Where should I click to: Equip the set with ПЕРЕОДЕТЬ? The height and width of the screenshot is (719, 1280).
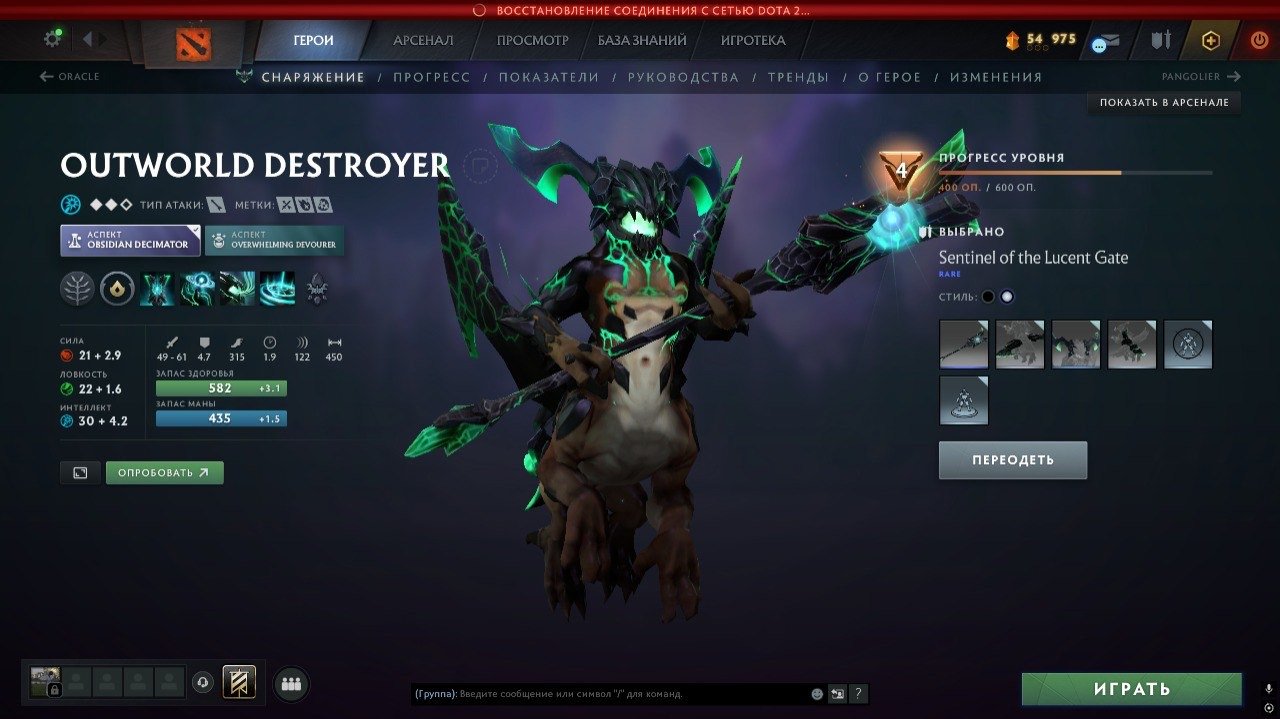point(1012,460)
